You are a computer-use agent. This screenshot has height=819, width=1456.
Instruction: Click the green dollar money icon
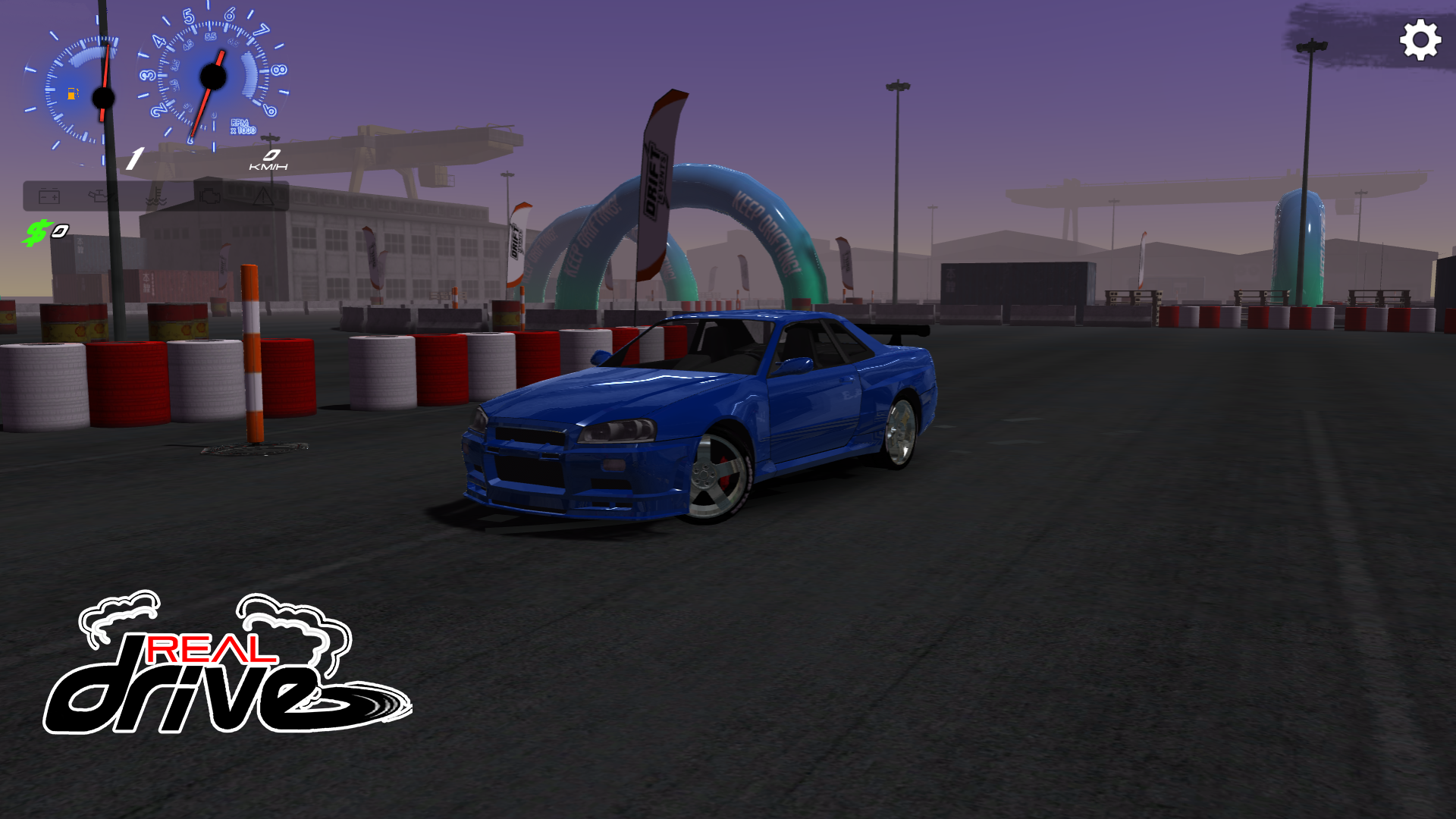pos(38,231)
